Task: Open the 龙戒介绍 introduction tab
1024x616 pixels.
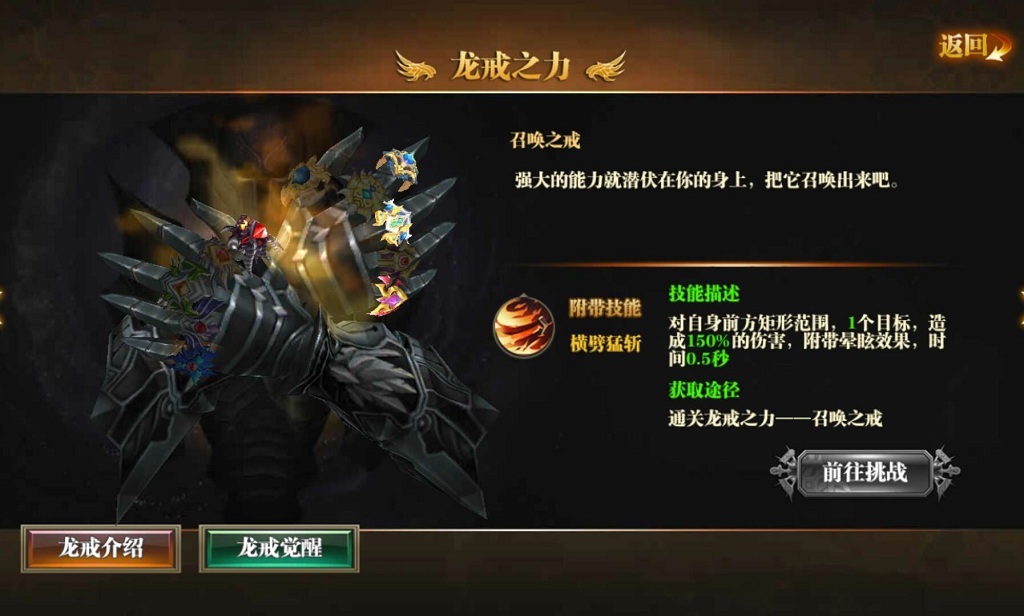Action: (101, 548)
